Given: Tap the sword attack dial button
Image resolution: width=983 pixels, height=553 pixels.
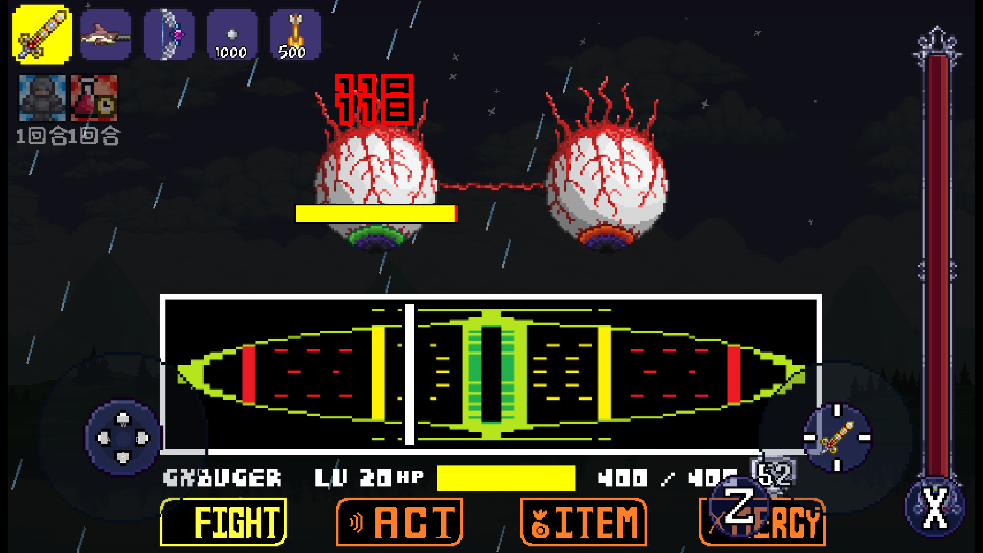Looking at the screenshot, I should (x=837, y=437).
